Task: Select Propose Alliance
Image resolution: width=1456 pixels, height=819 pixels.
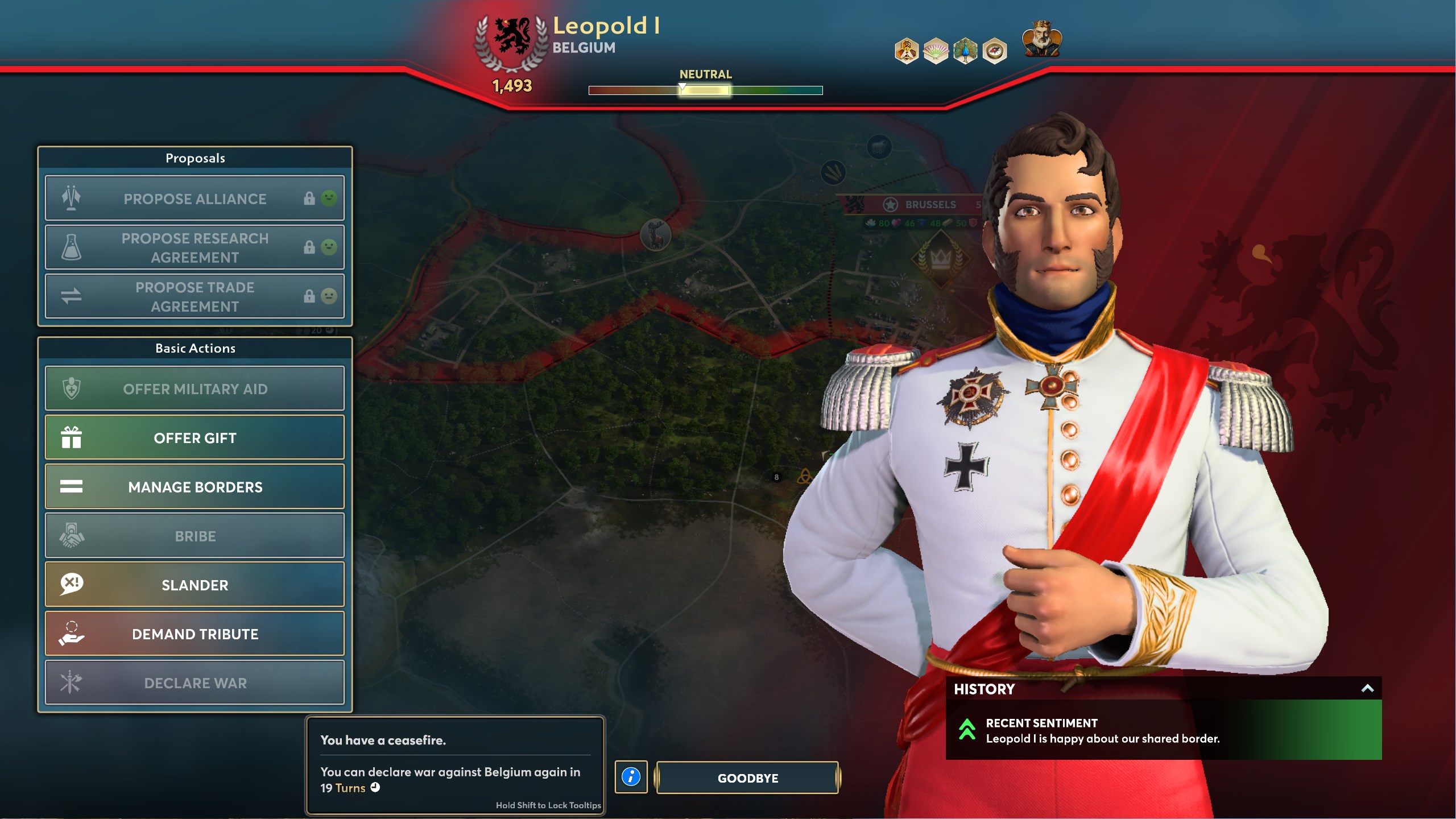Action: pyautogui.click(x=195, y=198)
